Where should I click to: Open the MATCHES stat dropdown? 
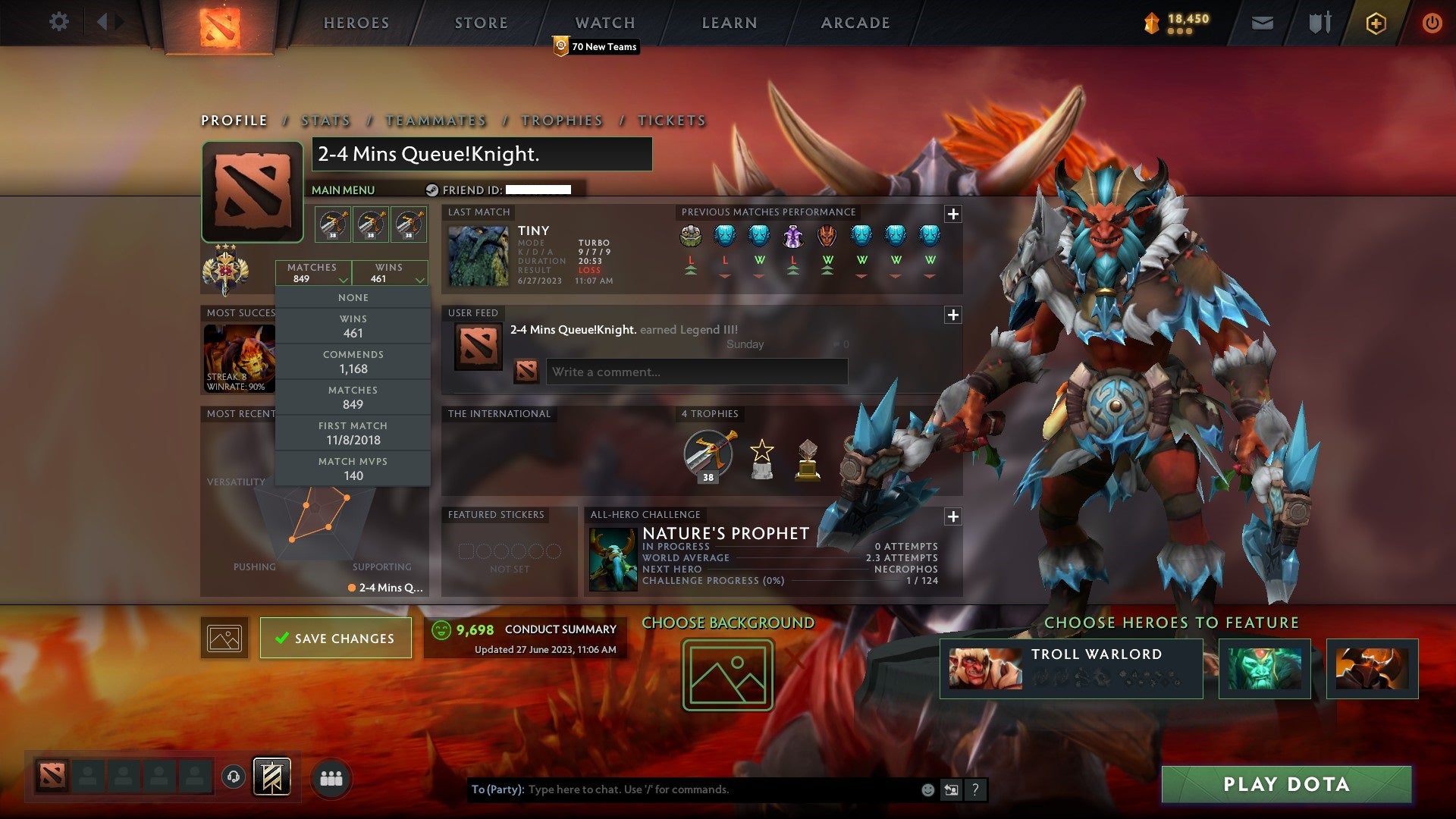click(314, 273)
